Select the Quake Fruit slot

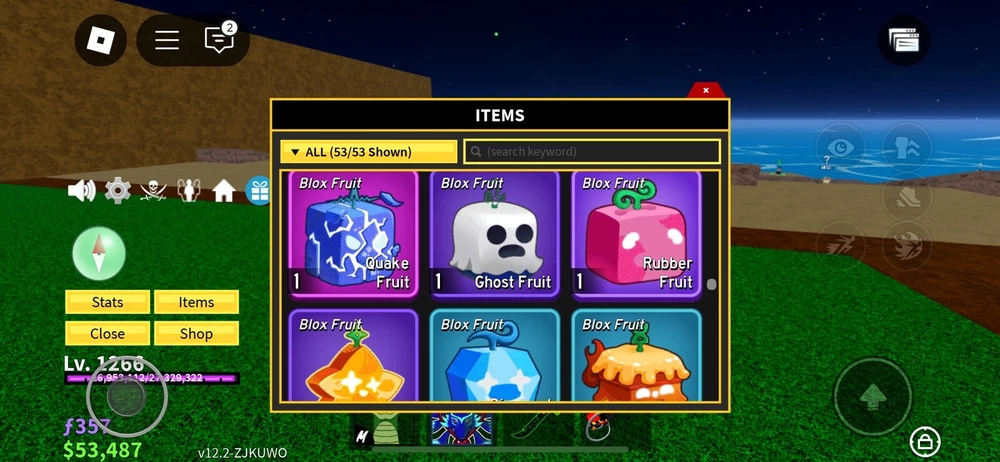click(353, 234)
